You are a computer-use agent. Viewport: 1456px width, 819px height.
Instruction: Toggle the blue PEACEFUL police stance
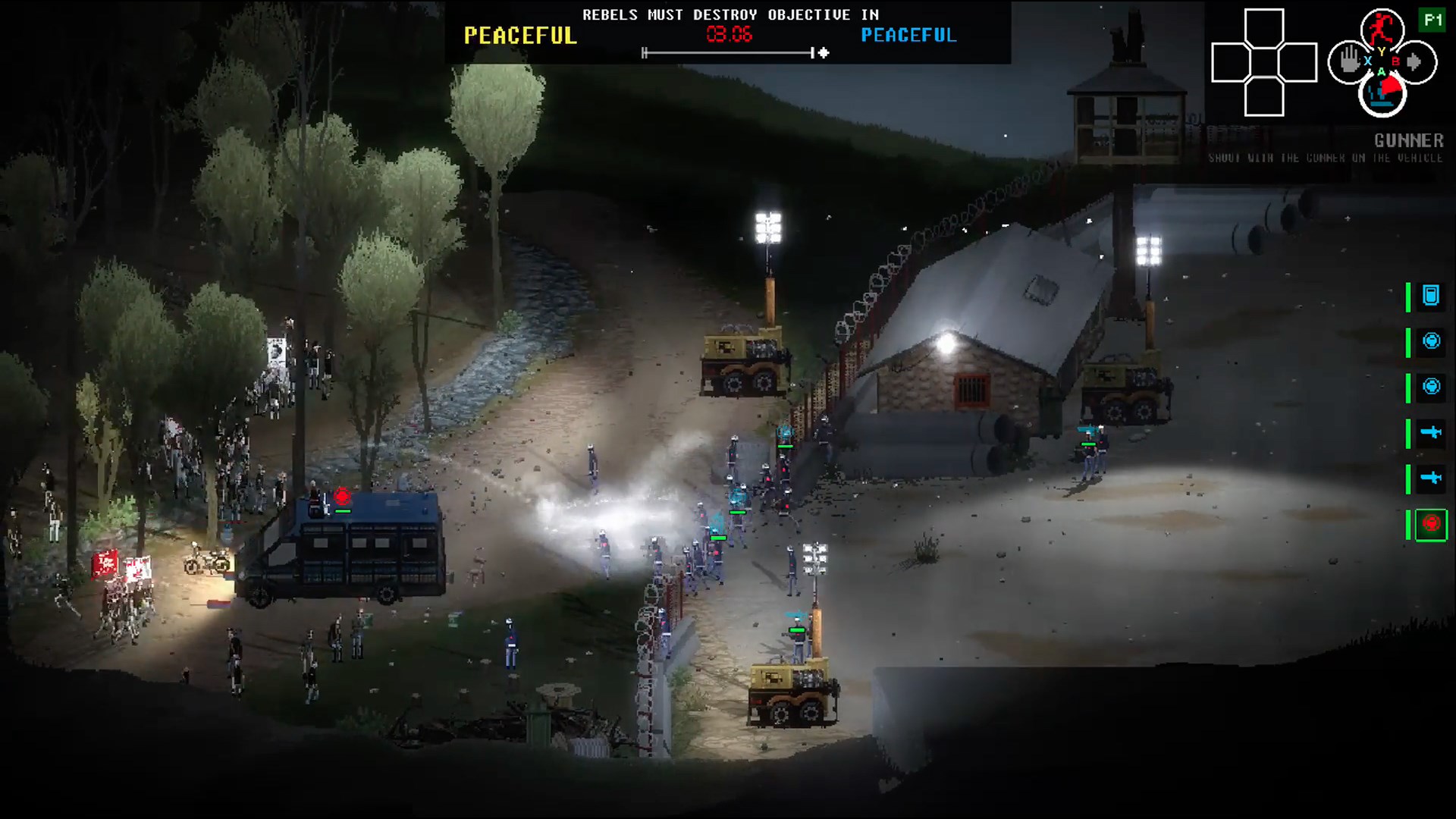[908, 35]
